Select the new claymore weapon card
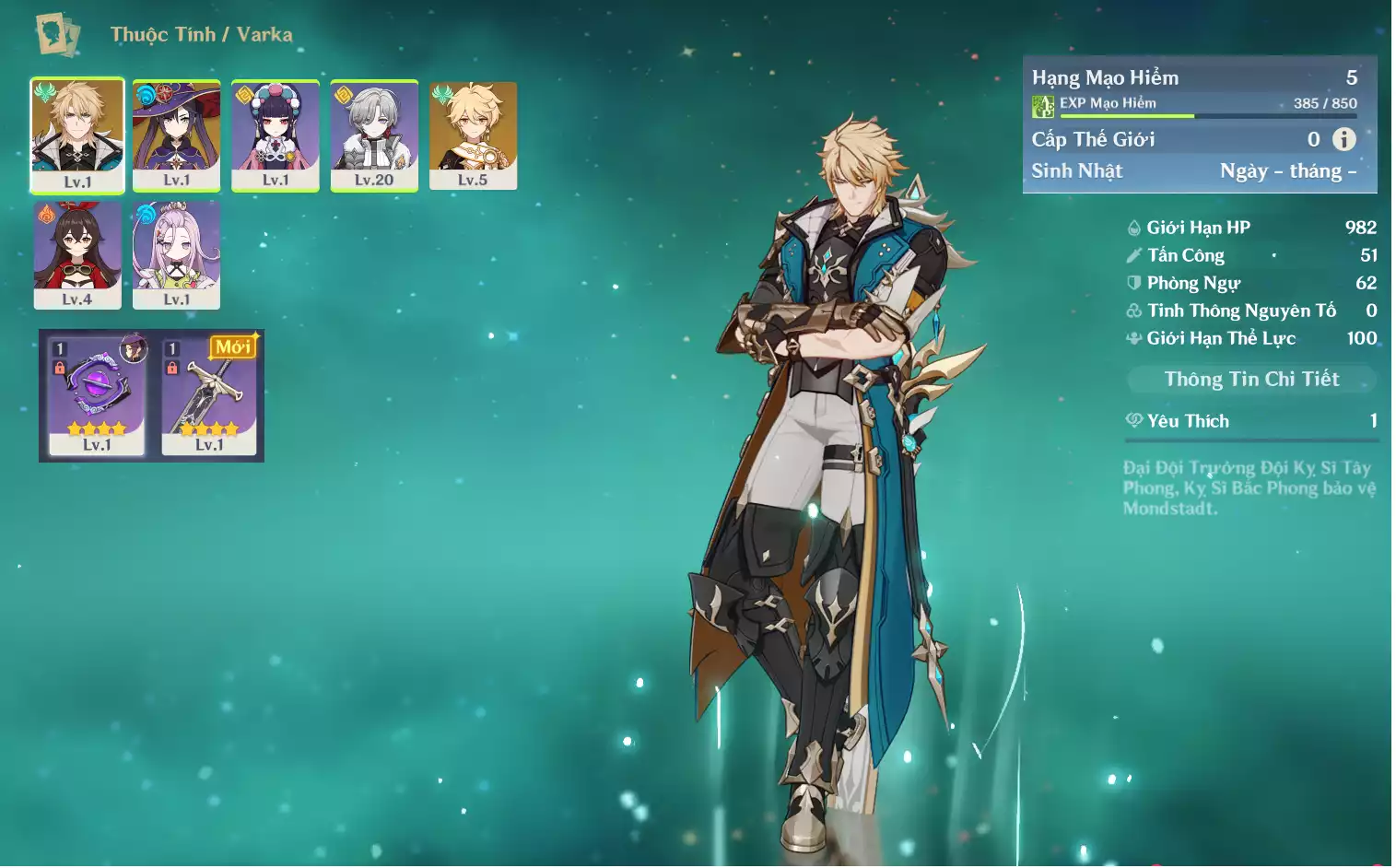The height and width of the screenshot is (868, 1396). (x=209, y=395)
